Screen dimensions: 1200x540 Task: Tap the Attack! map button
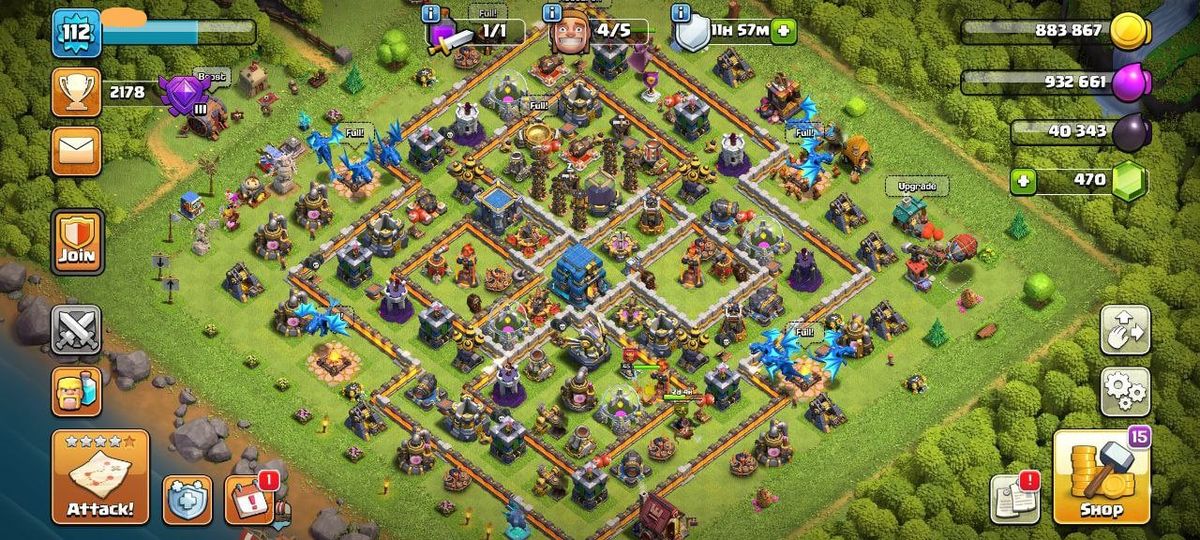click(x=100, y=477)
